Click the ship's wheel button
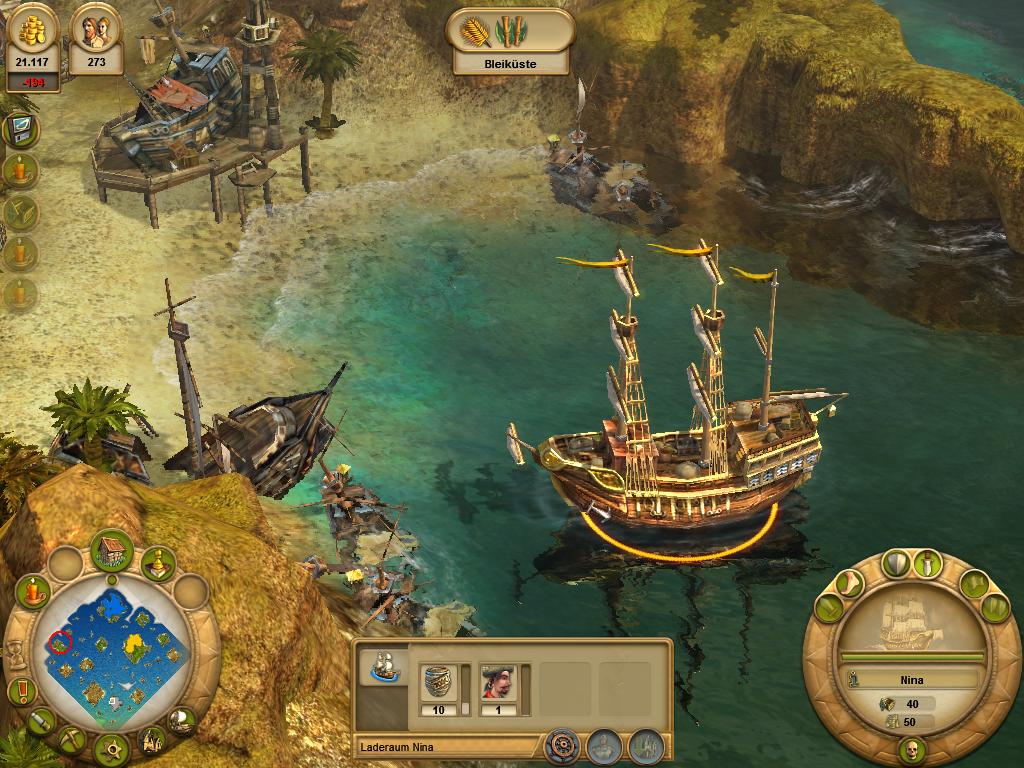 click(x=563, y=745)
